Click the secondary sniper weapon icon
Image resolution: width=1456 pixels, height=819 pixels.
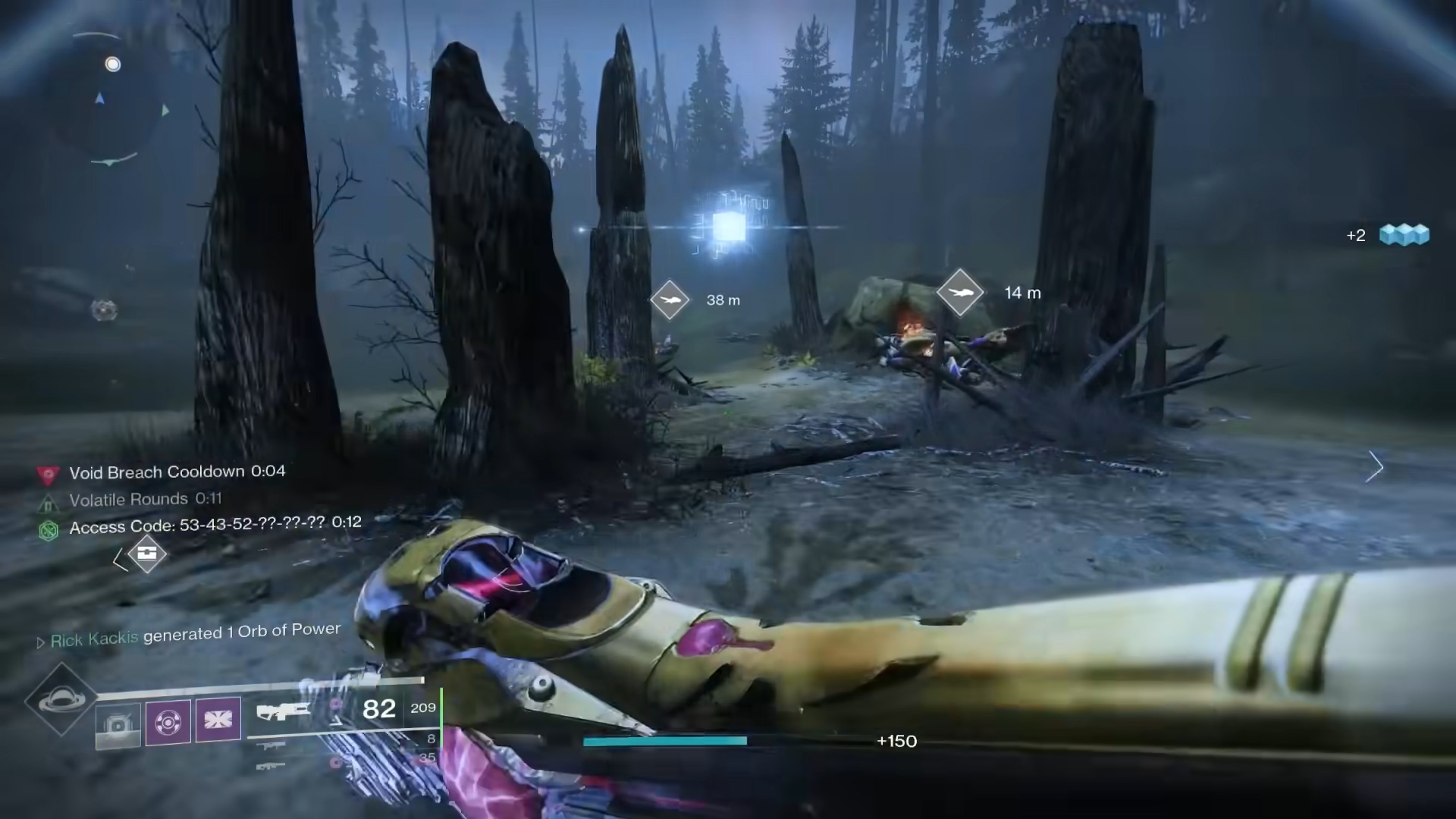pos(269,747)
